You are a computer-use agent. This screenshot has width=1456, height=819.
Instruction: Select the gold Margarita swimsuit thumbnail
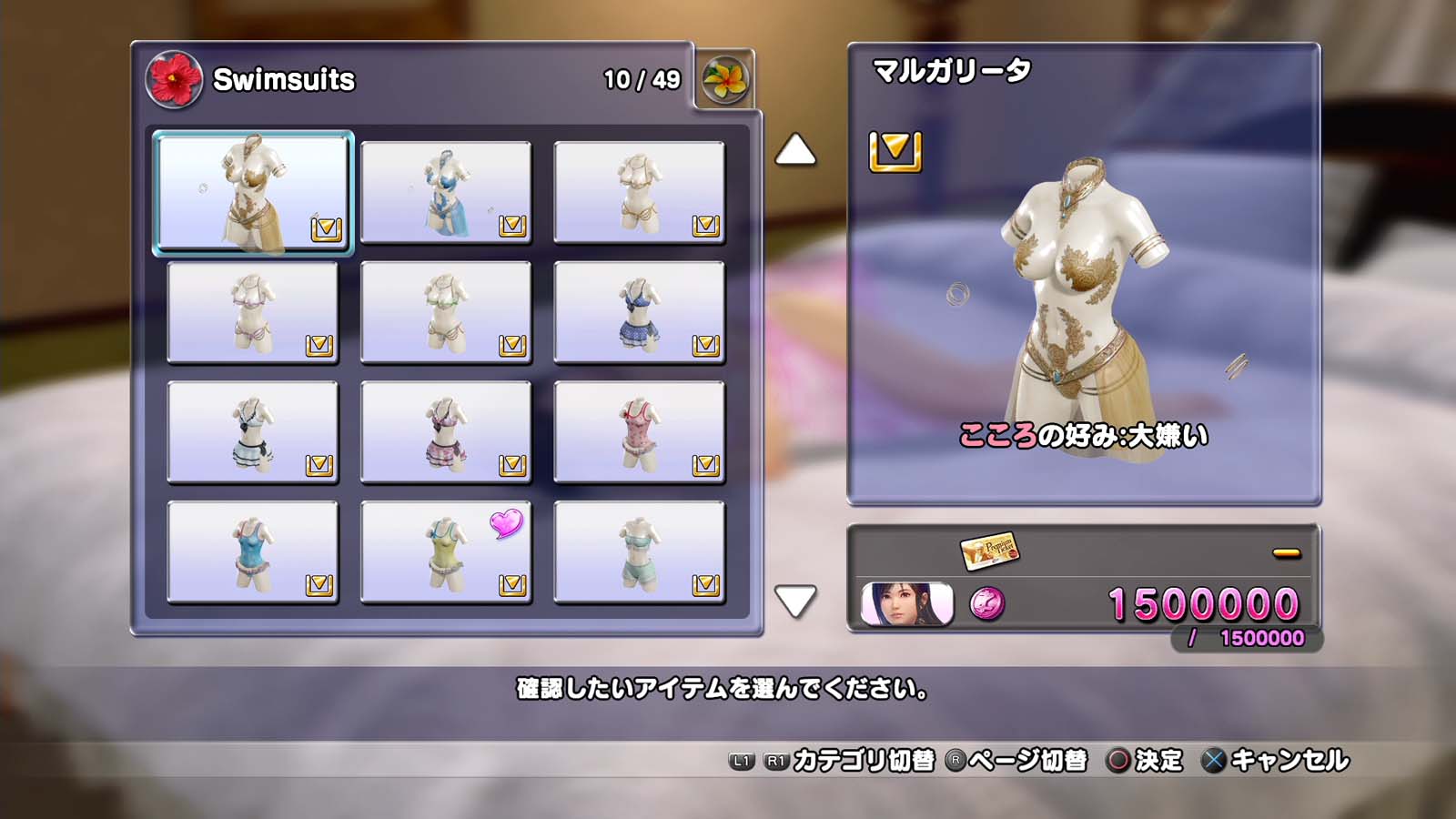coord(253,192)
